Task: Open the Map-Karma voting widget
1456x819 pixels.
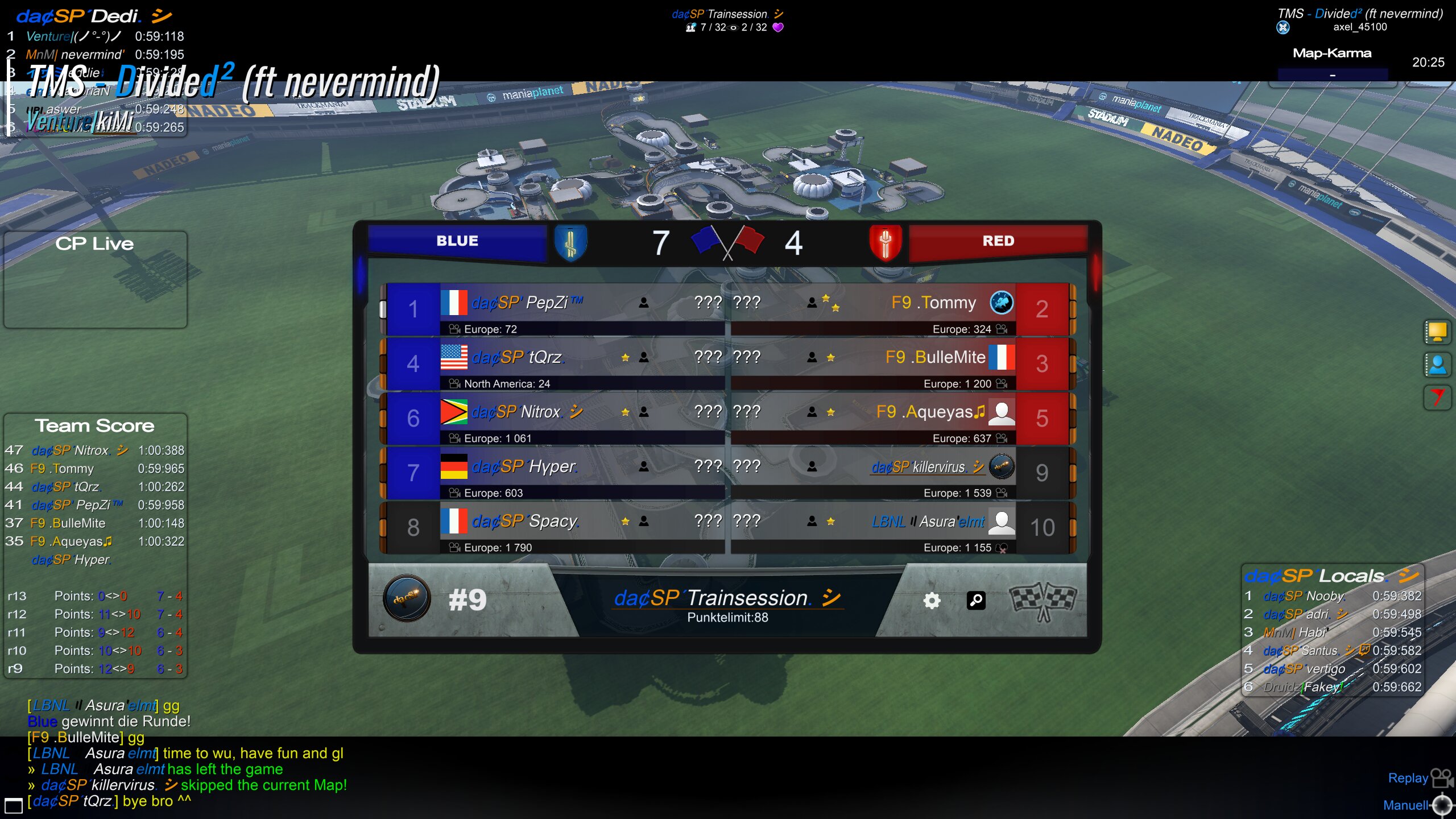Action: (1332, 64)
